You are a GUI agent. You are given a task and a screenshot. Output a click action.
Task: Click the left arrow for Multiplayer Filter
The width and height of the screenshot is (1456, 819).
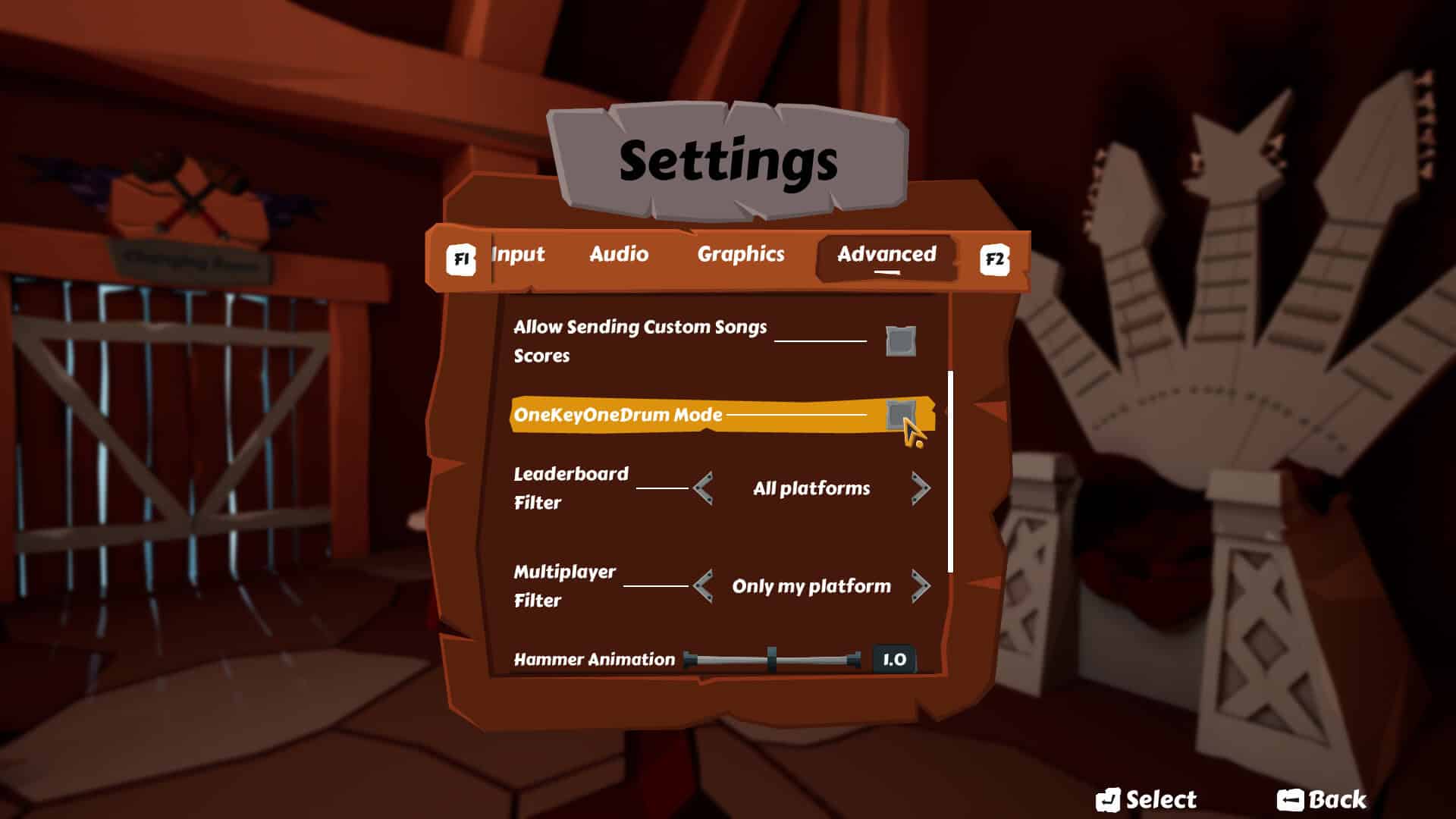(x=703, y=586)
